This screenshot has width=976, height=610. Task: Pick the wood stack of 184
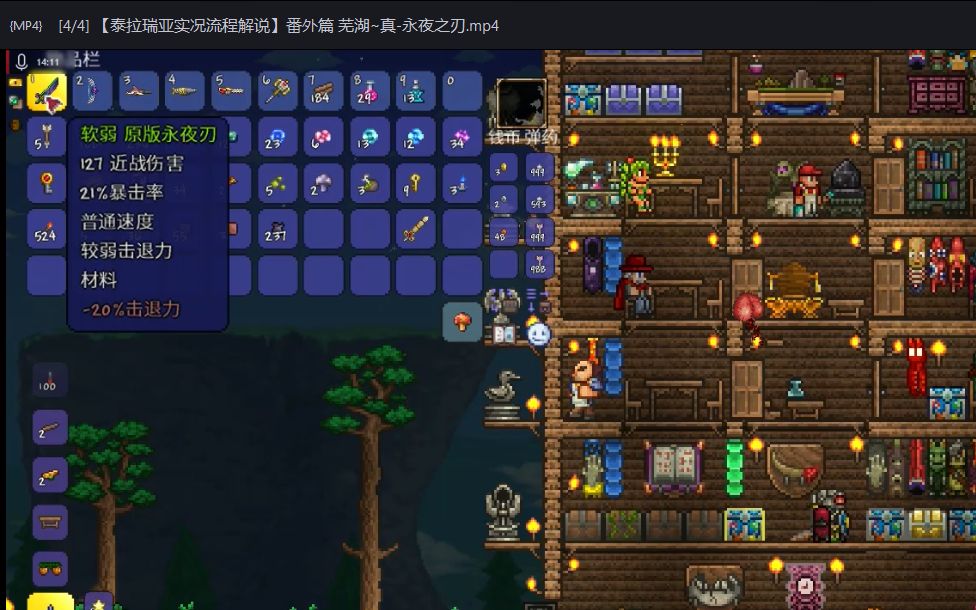pos(324,92)
